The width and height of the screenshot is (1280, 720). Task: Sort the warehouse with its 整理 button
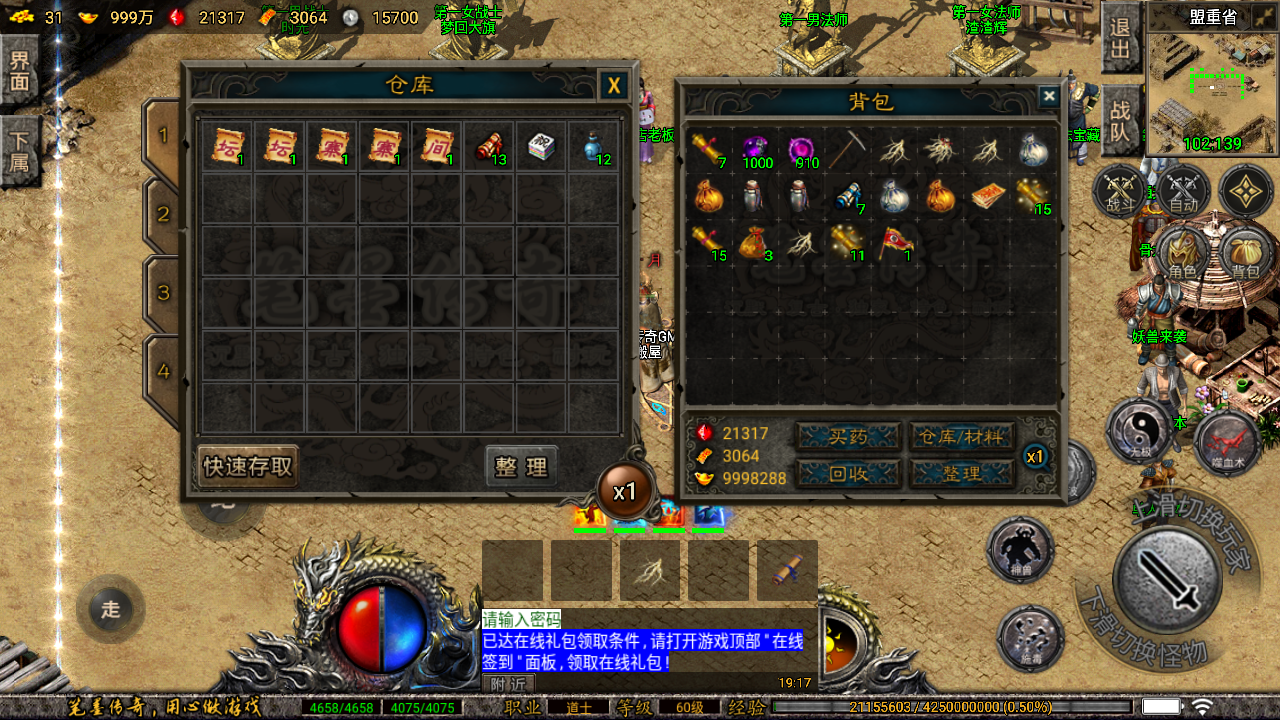tap(521, 467)
